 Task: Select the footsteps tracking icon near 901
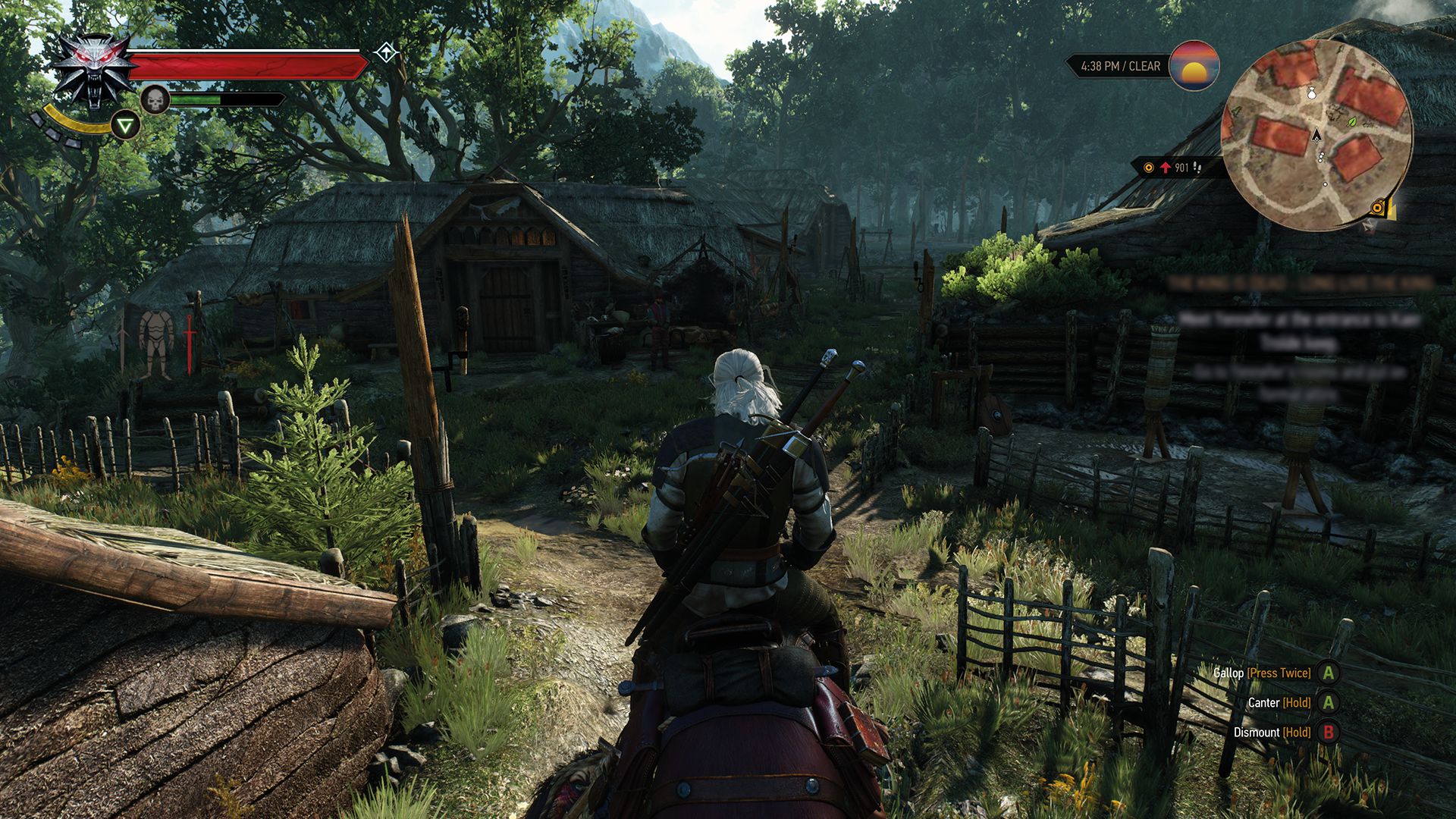(1198, 168)
